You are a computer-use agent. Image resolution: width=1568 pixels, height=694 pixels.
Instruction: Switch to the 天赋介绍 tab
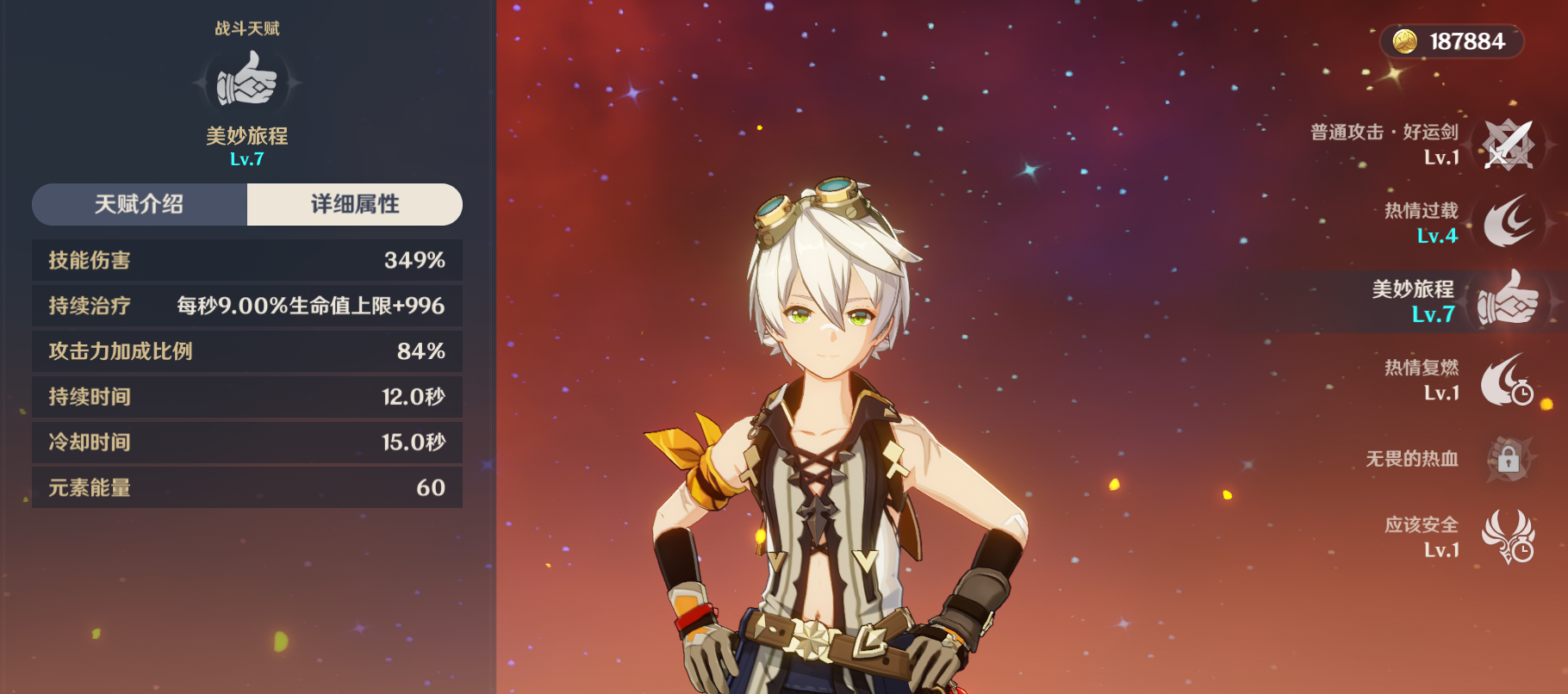[140, 205]
